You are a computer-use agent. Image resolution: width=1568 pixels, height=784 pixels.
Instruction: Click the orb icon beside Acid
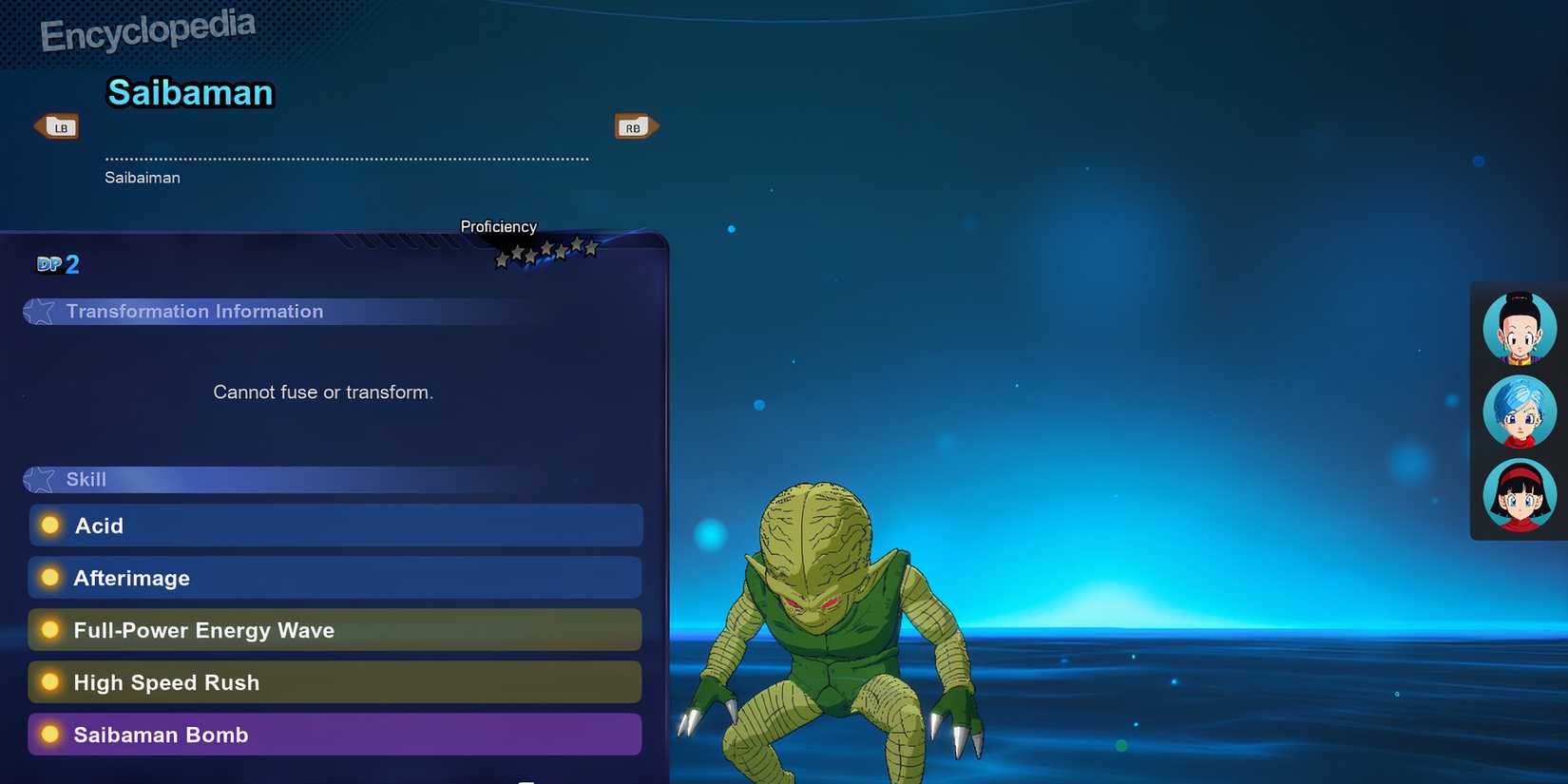[48, 524]
